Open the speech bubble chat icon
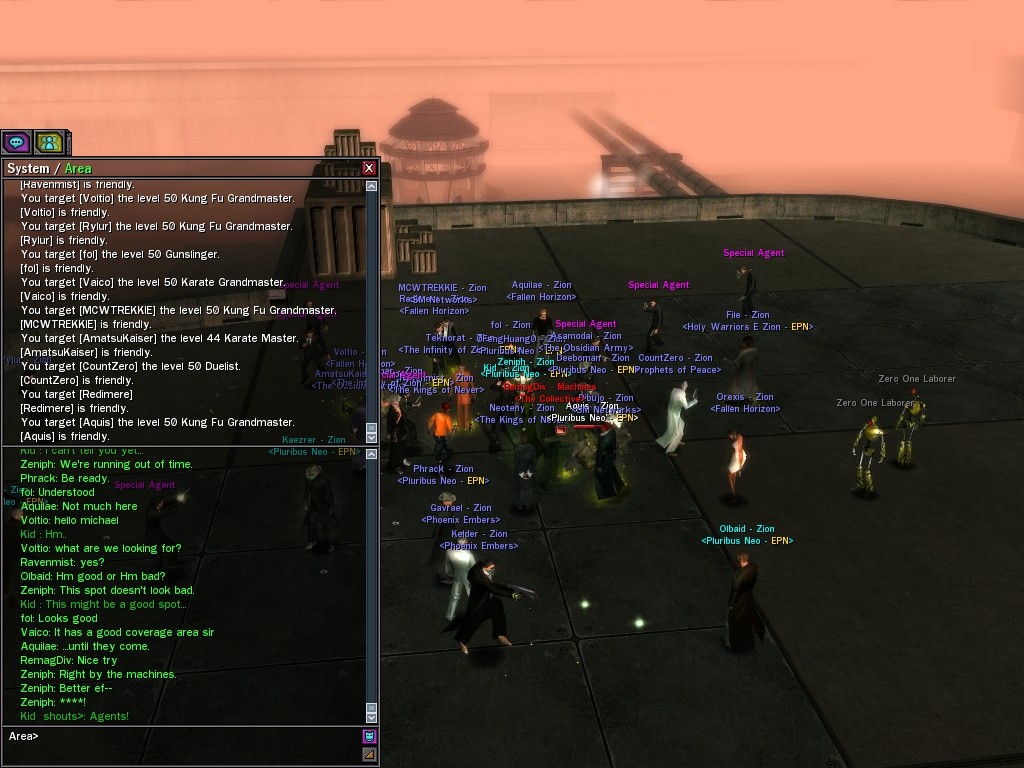This screenshot has width=1024, height=768. [16, 142]
